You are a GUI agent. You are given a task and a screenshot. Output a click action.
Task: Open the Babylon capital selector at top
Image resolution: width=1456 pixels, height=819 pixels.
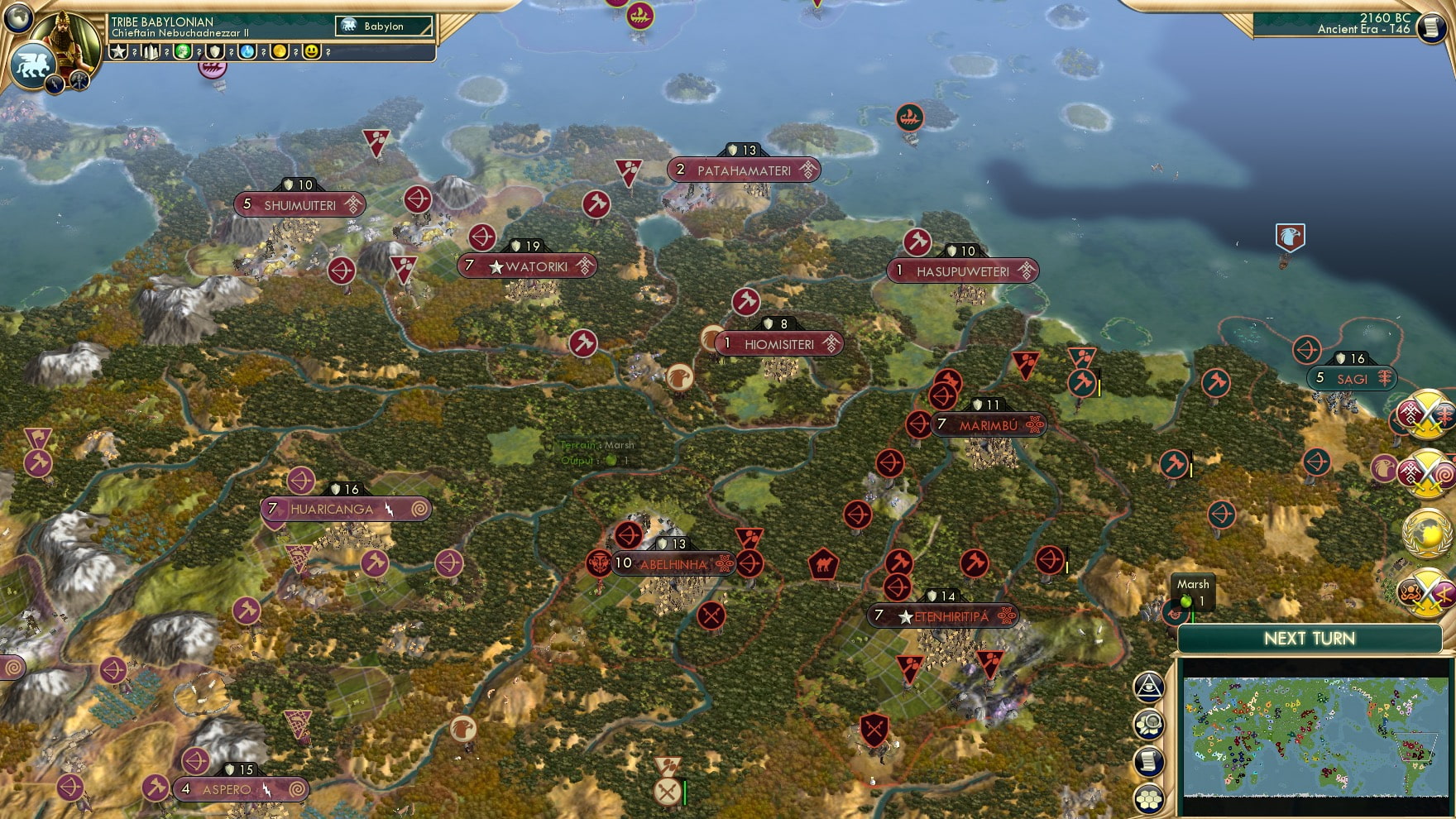point(383,26)
